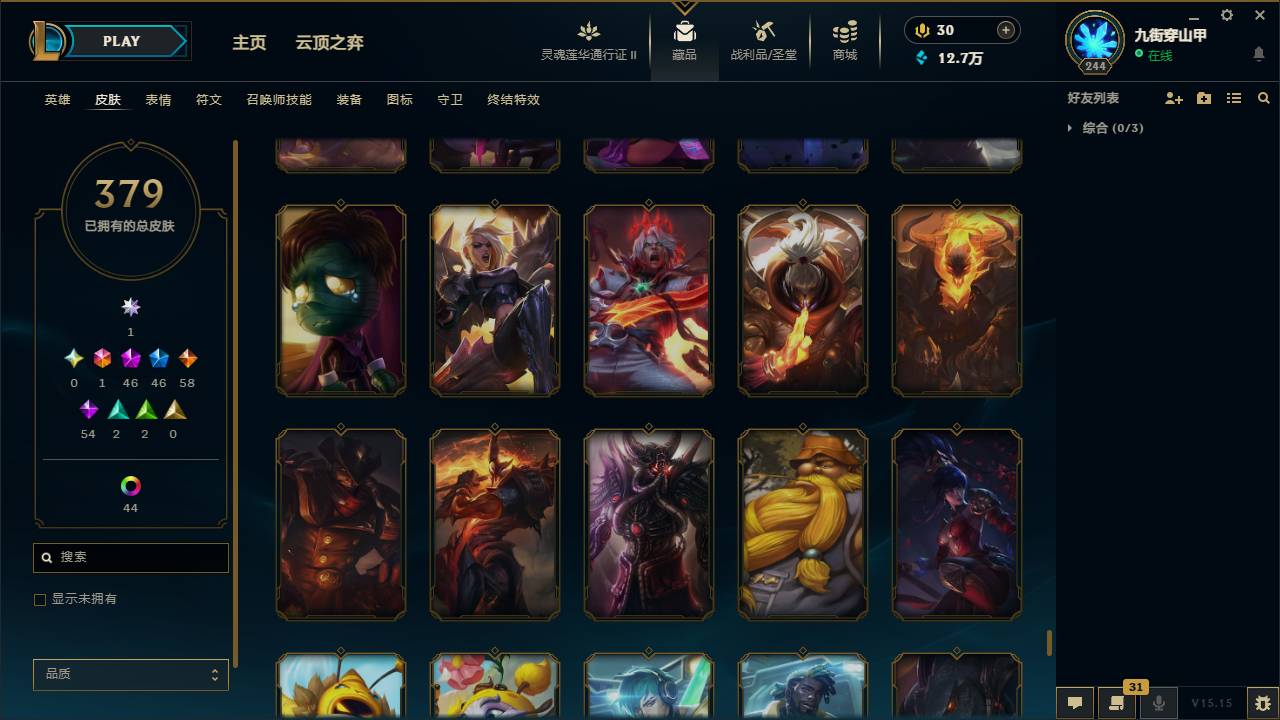Open the 商城 store icon
Viewport: 1280px width, 720px height.
pos(843,40)
